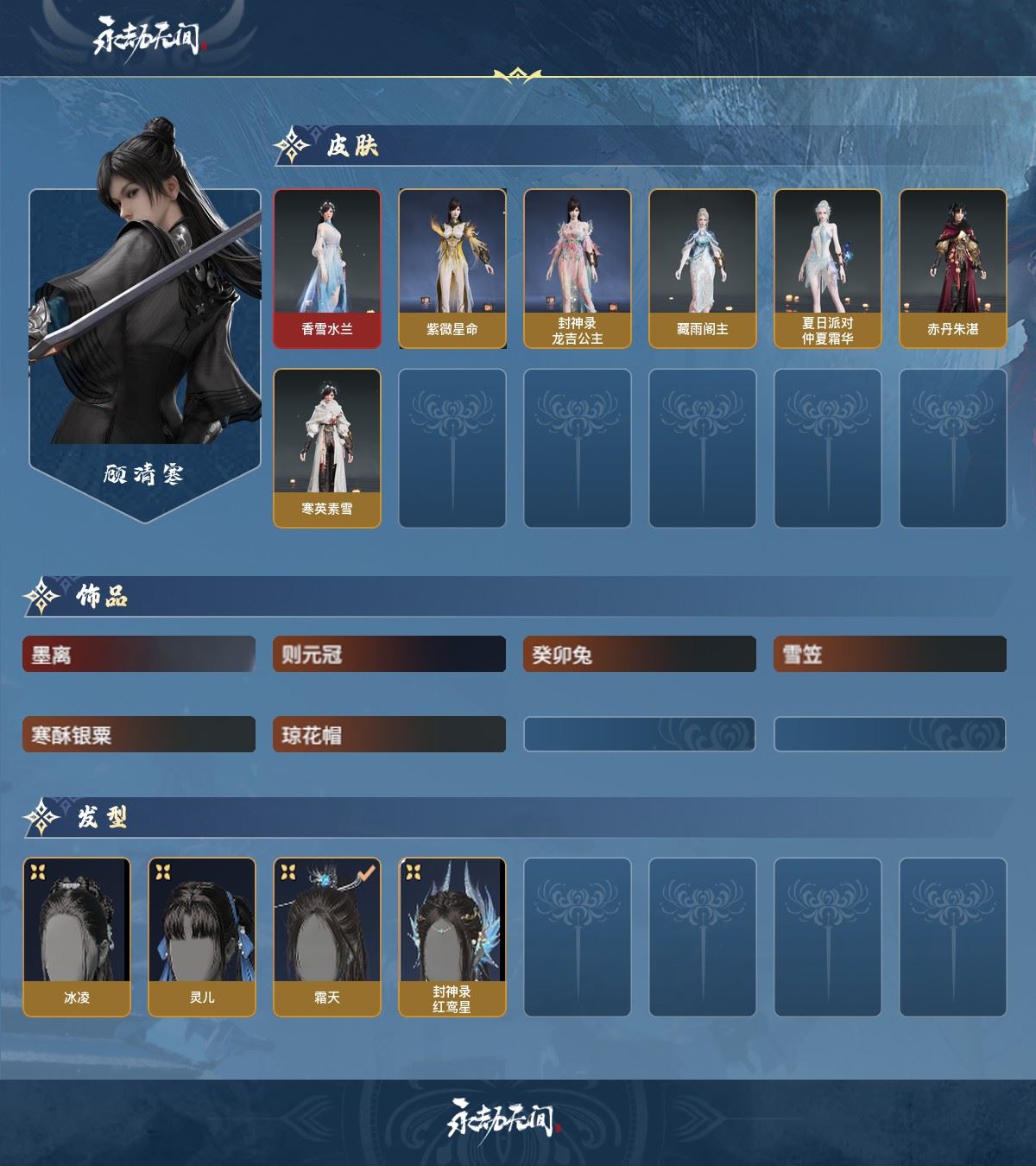Choose the 紫微星命 skin
Image resolution: width=1036 pixels, height=1166 pixels.
point(452,269)
